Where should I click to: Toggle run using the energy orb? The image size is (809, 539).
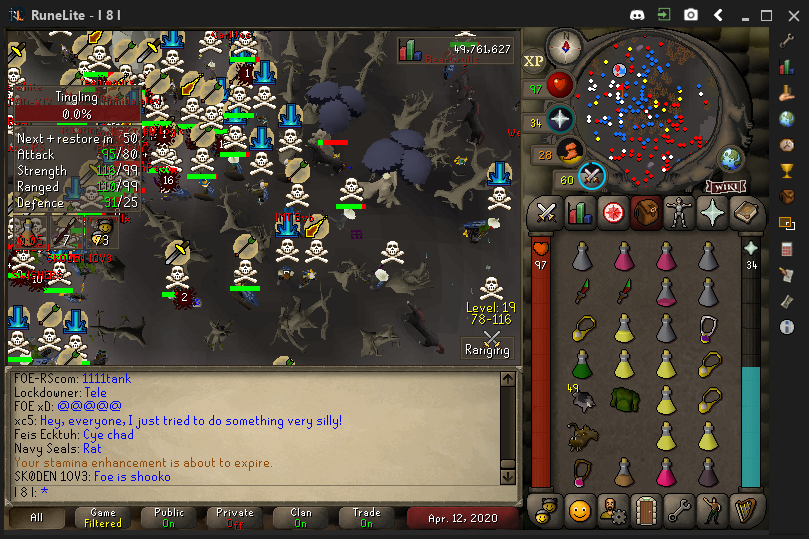(x=569, y=151)
